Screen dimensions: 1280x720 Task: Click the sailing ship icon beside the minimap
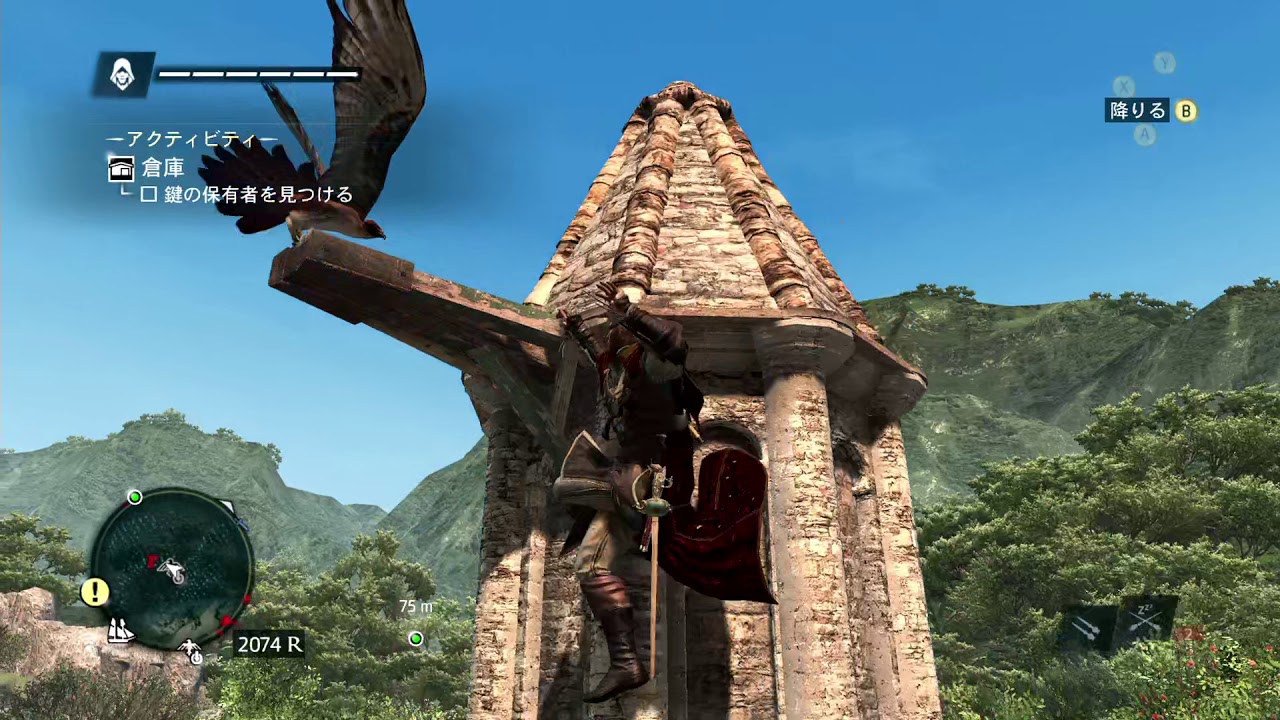click(x=121, y=631)
